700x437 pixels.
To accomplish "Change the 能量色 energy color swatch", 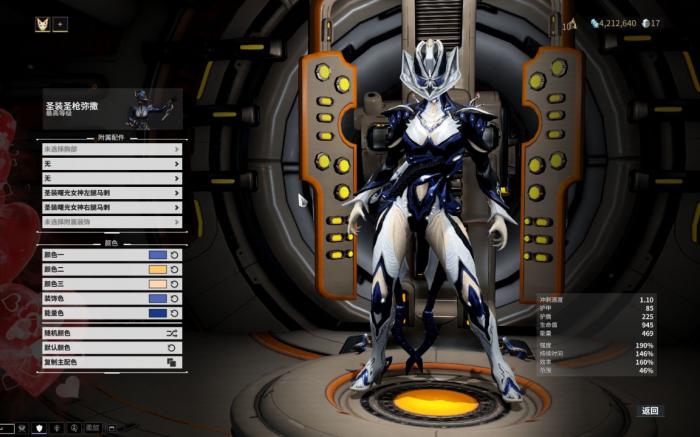I will pyautogui.click(x=157, y=313).
